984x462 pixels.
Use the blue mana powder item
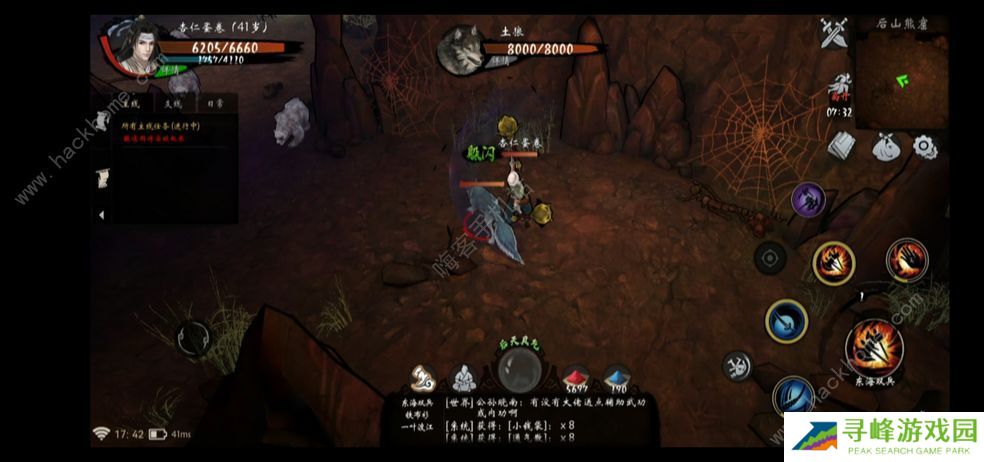click(x=617, y=378)
